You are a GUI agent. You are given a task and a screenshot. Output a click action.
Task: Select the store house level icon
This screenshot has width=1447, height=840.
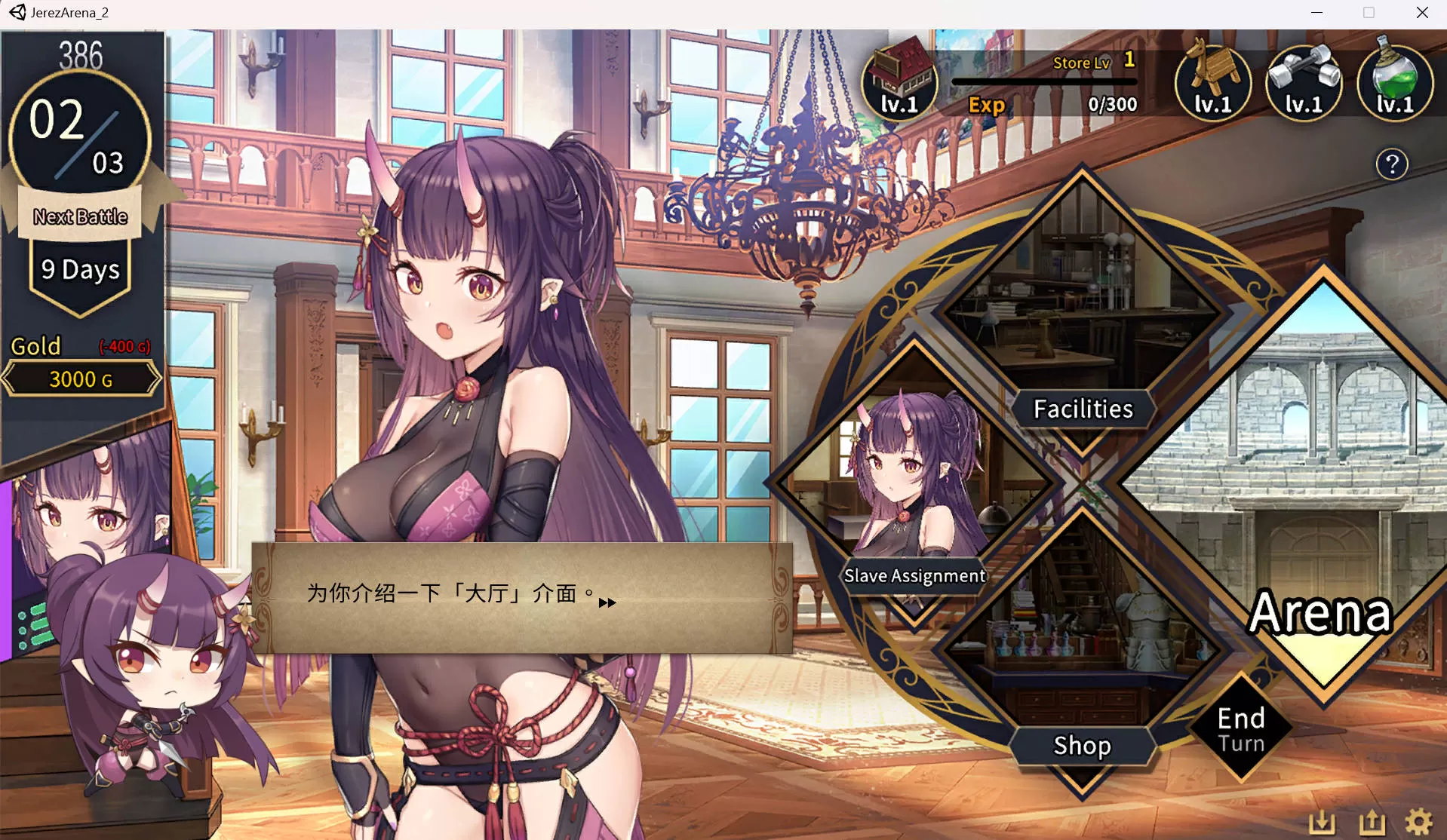[899, 82]
